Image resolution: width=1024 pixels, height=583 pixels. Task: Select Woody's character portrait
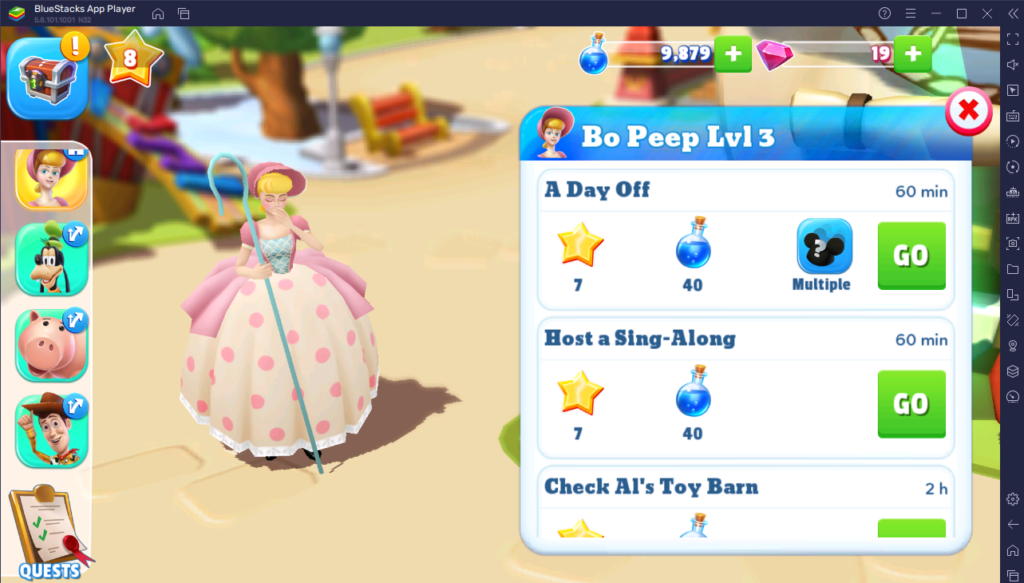coord(51,430)
